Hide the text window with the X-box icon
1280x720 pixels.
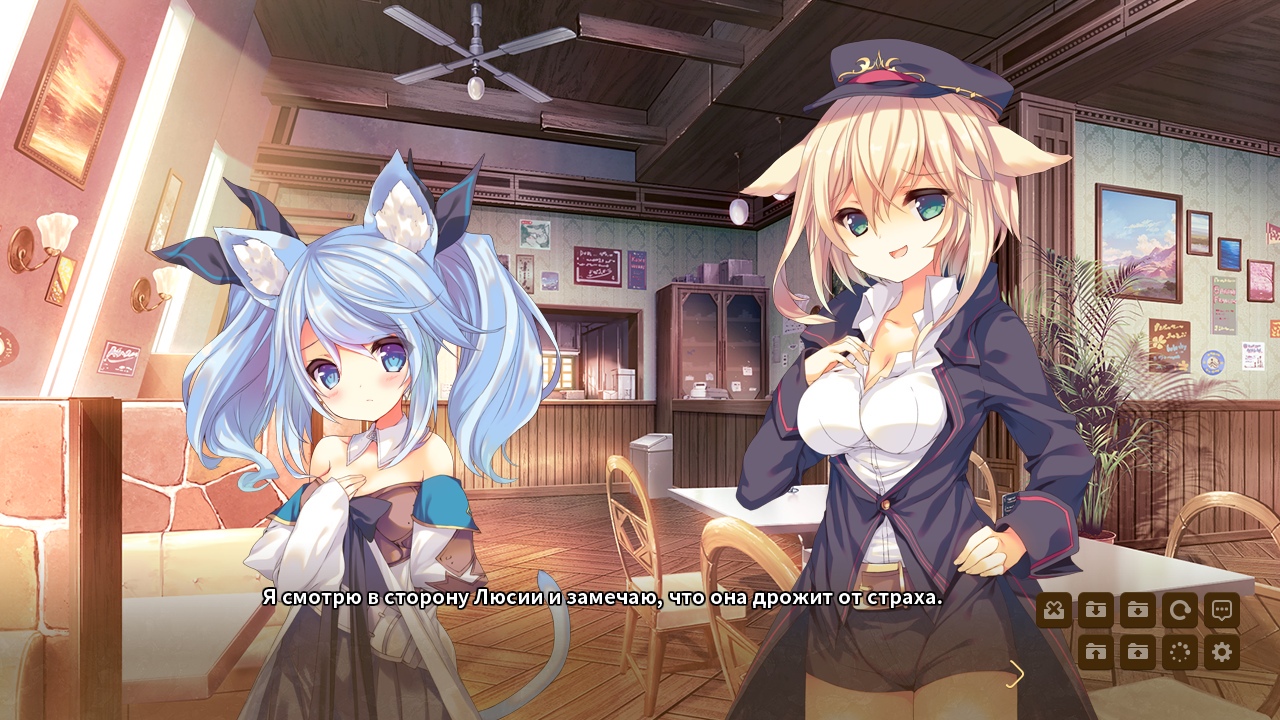click(1054, 610)
